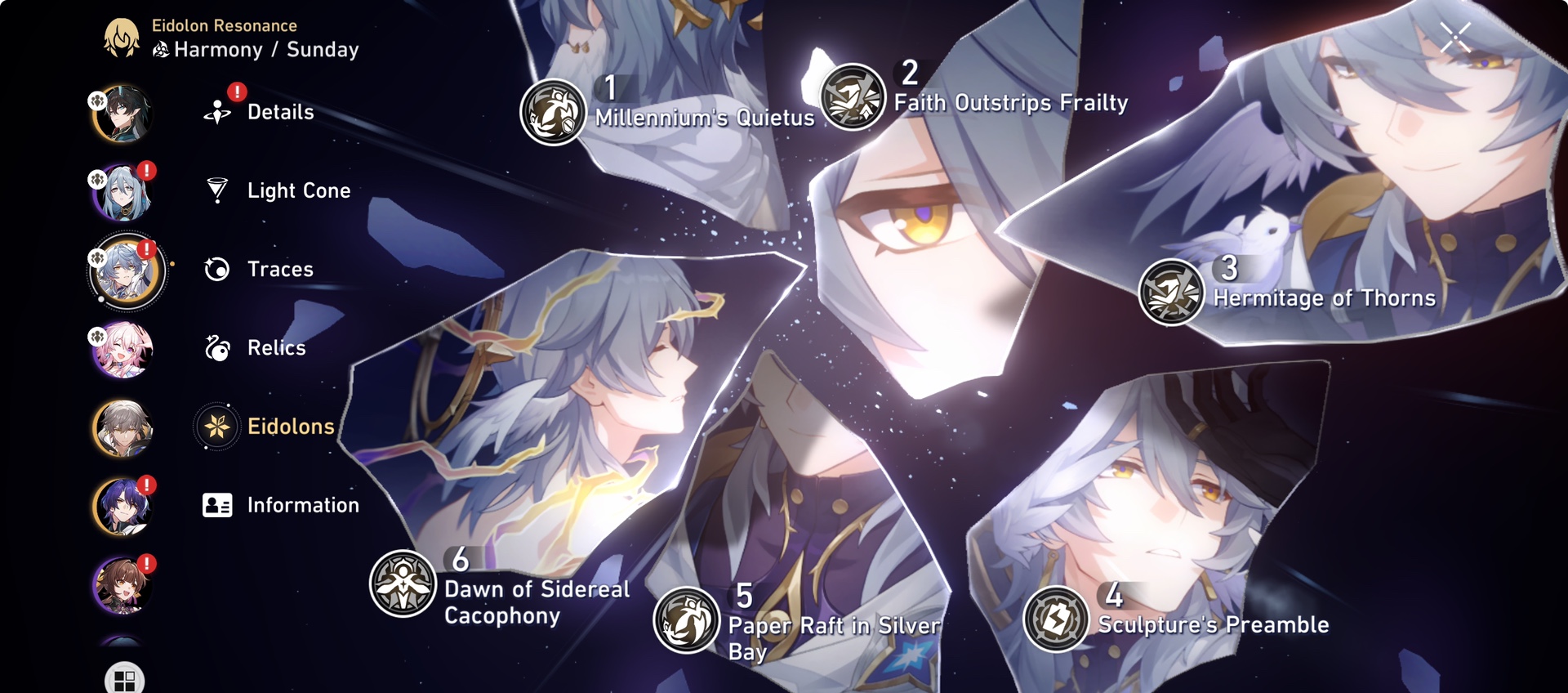Click the Eidolons star icon

coord(216,426)
